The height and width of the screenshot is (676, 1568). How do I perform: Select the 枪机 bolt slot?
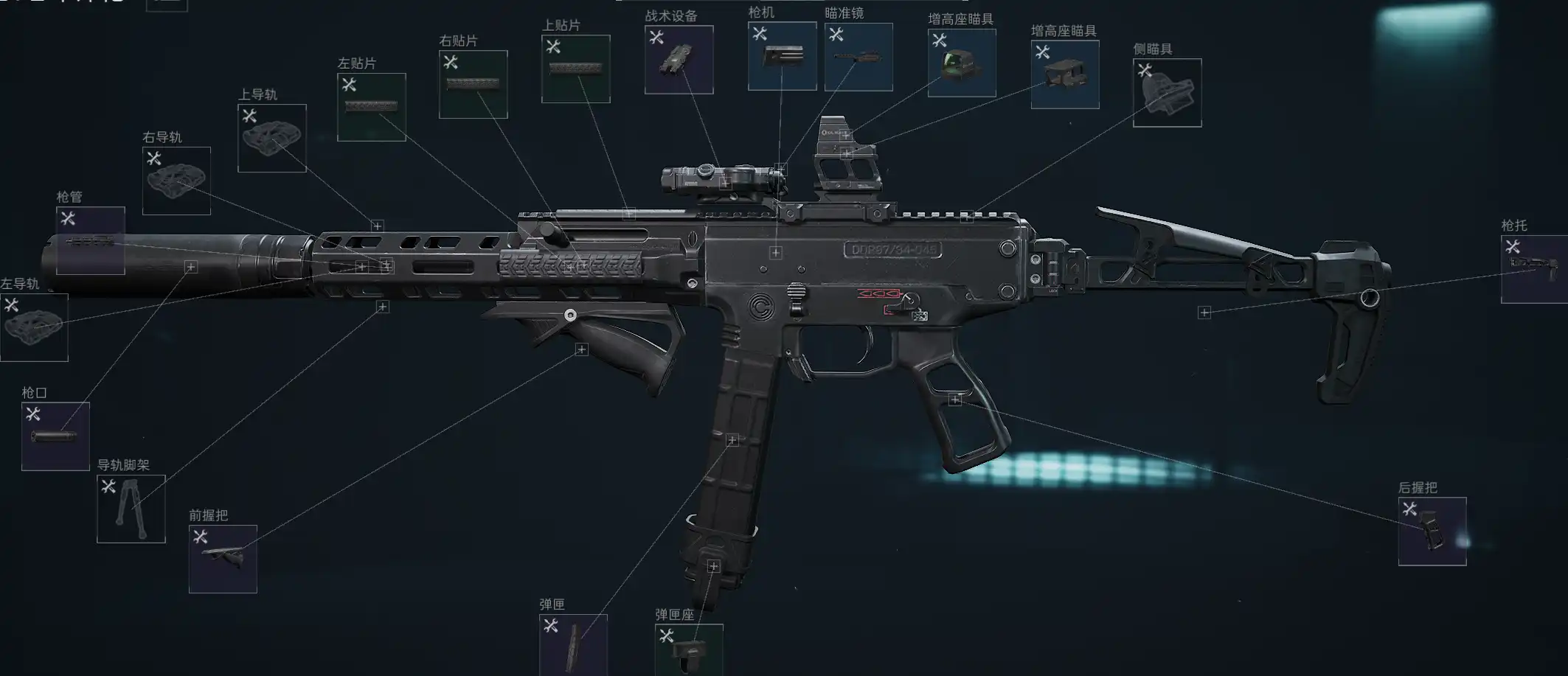[x=782, y=56]
